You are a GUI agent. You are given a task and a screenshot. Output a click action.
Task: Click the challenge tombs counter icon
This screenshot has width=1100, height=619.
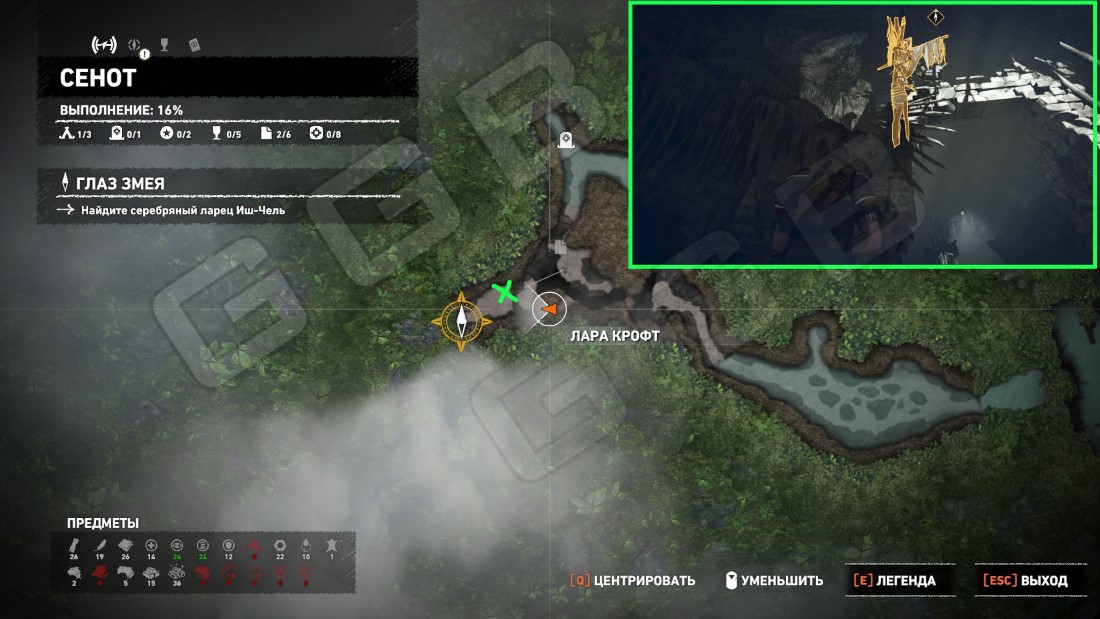click(x=116, y=133)
